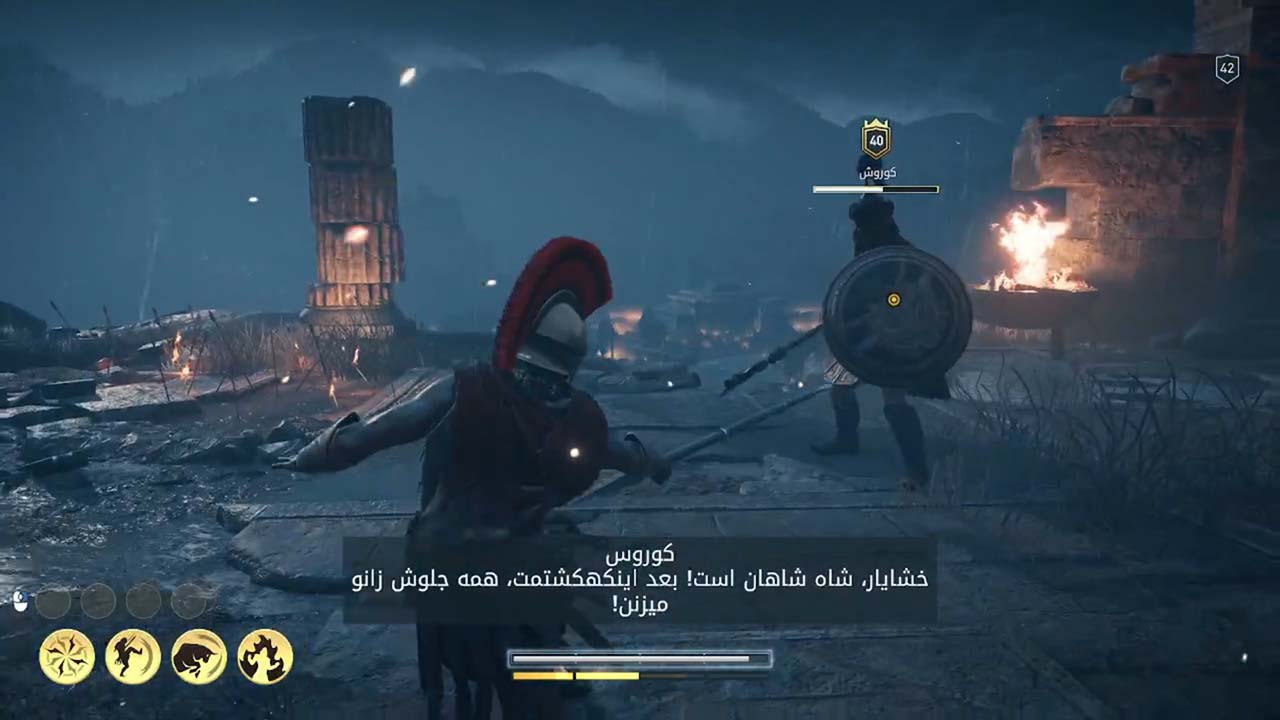Click the level 40 badge above Cyrus
Viewport: 1280px width, 720px height.
click(875, 141)
